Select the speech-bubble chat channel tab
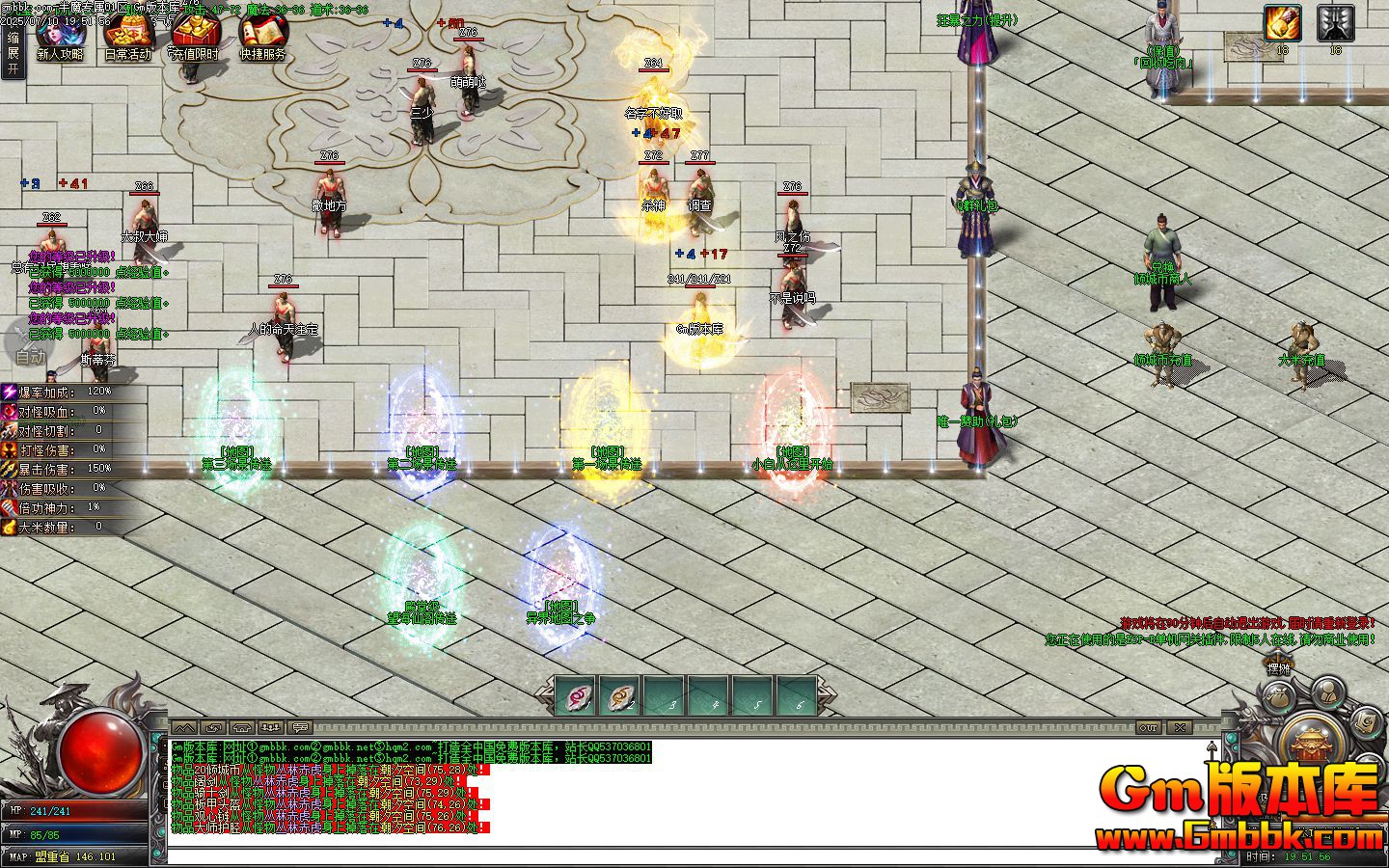This screenshot has width=1389, height=868. click(x=300, y=727)
